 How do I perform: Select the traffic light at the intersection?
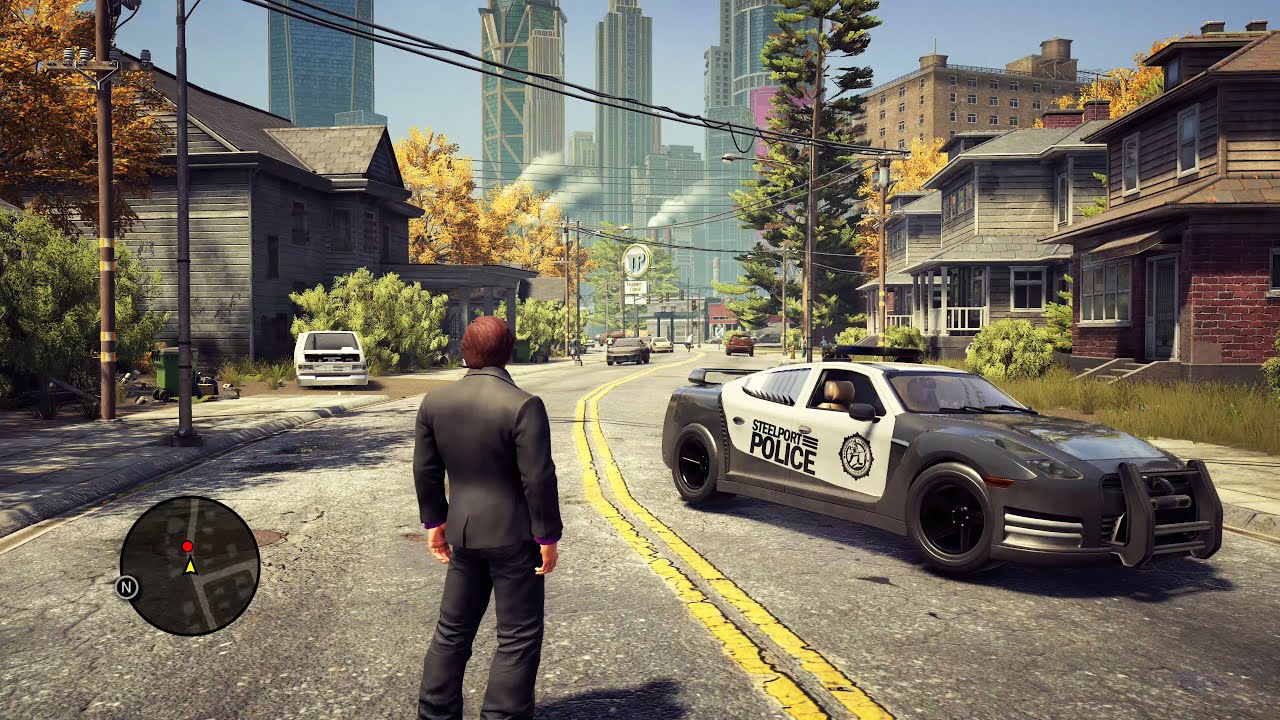(694, 306)
